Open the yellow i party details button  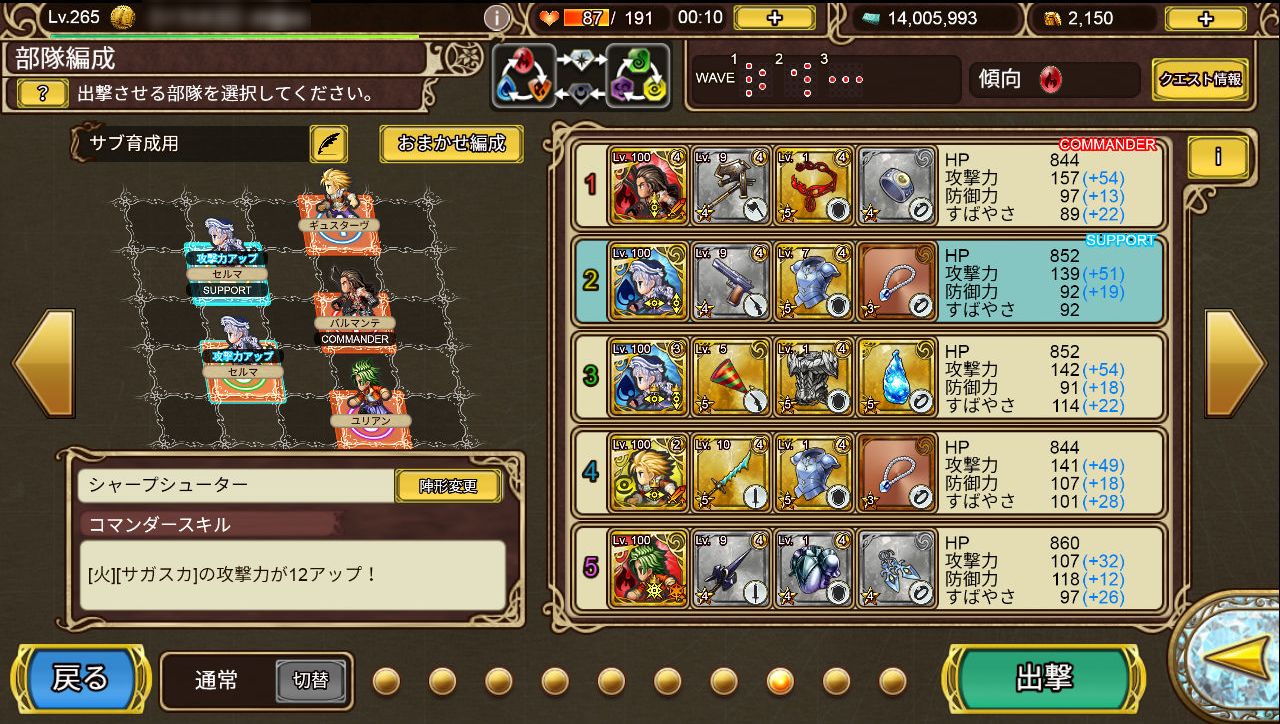pos(1218,157)
